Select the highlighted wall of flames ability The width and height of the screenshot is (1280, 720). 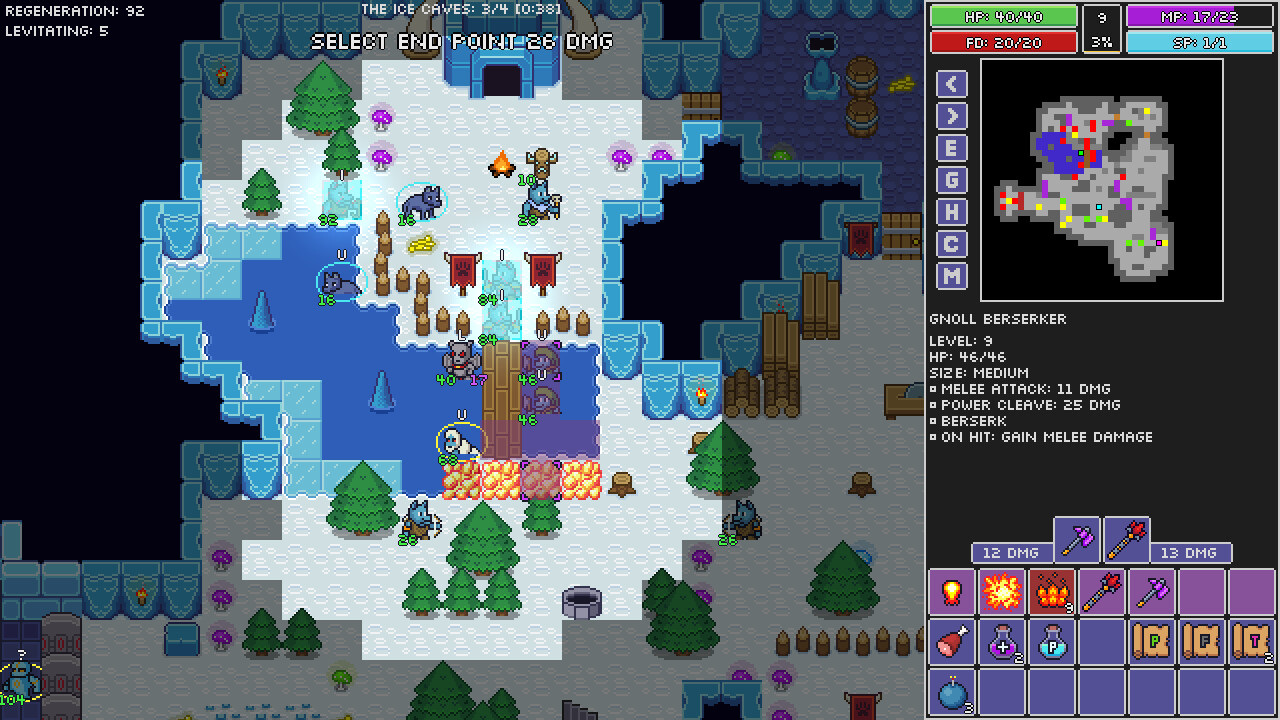[x=1052, y=592]
